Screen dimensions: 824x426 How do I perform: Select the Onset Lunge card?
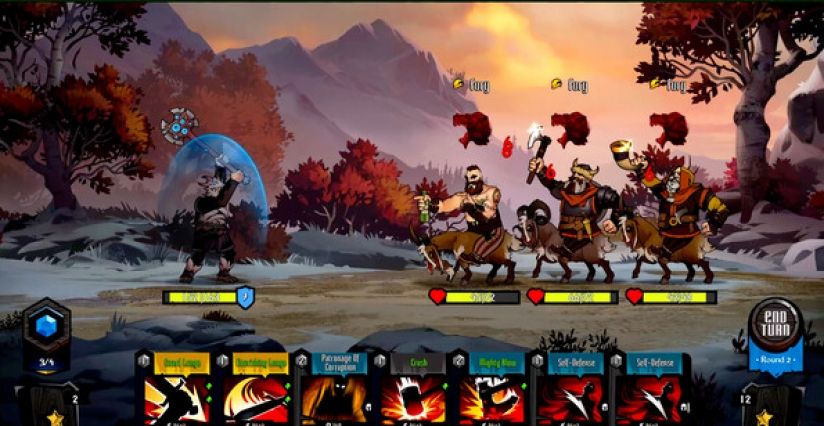point(178,388)
